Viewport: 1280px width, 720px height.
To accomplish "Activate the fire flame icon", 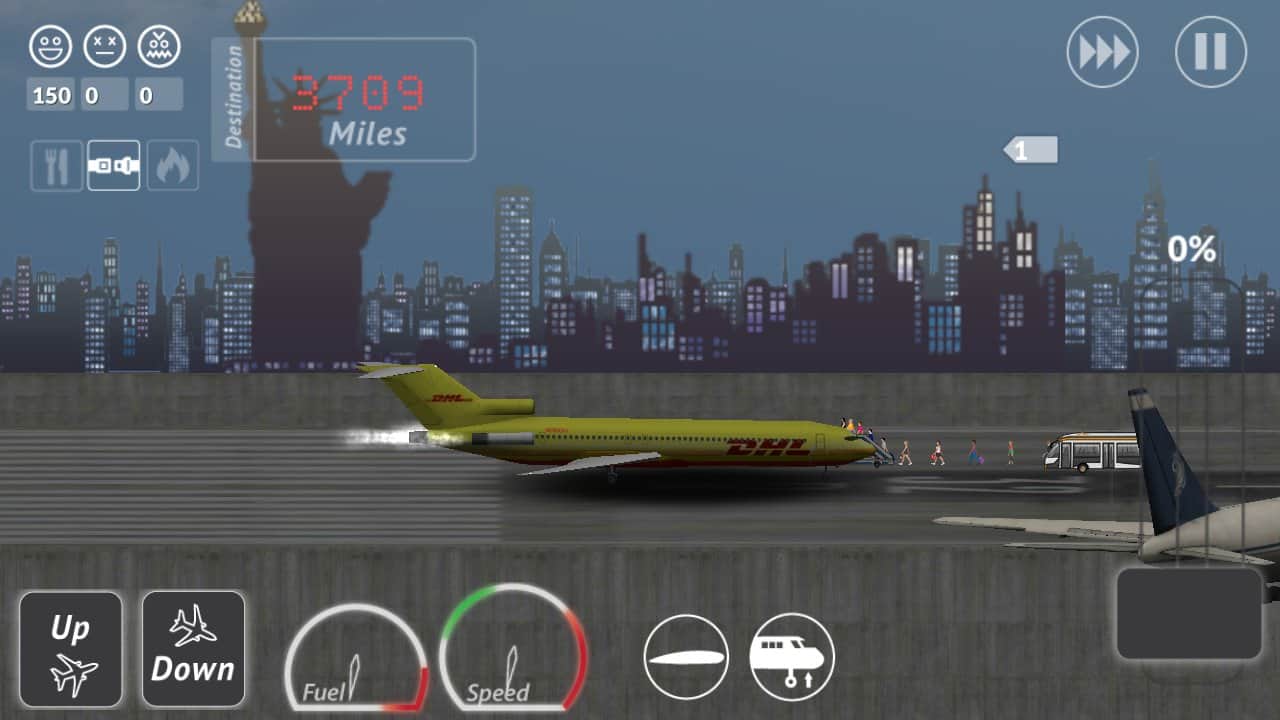I will pyautogui.click(x=172, y=165).
